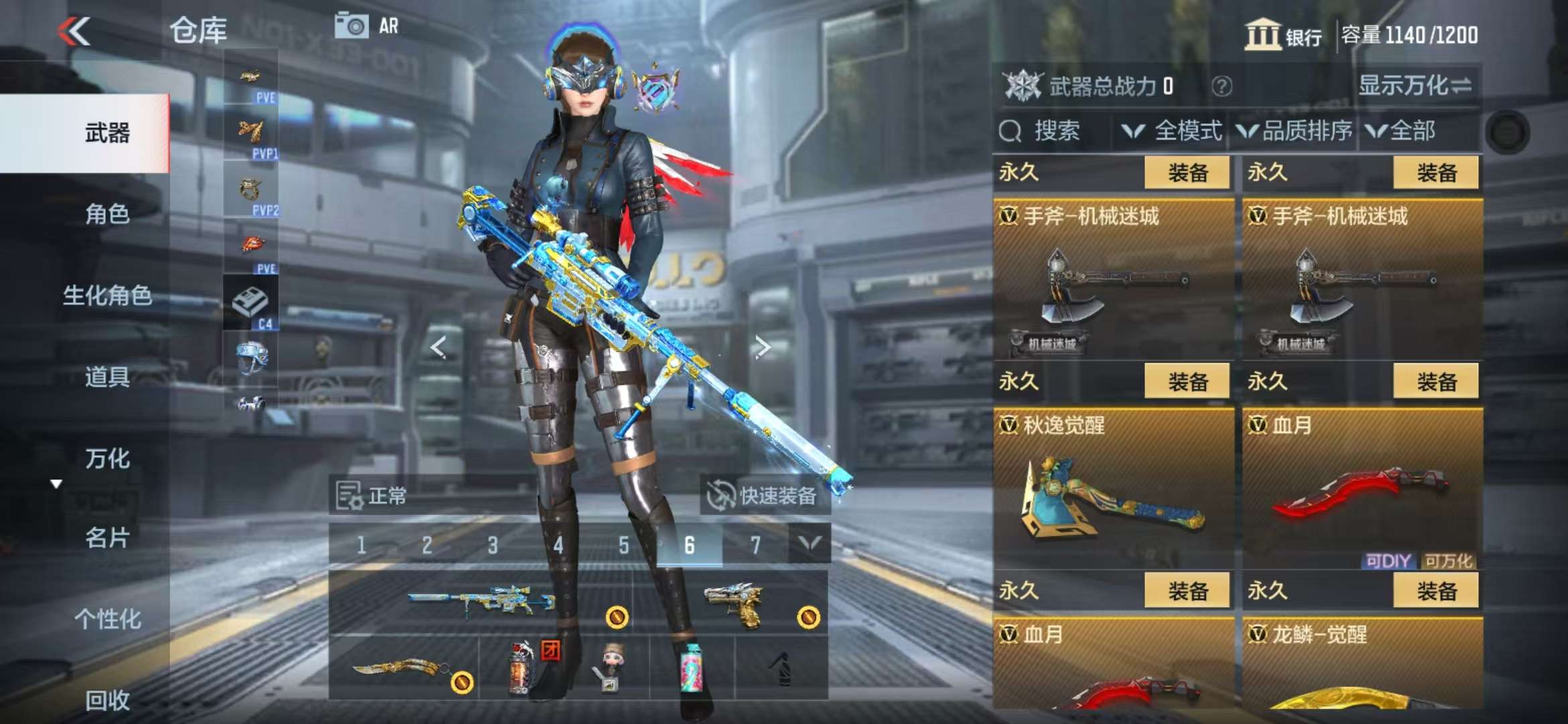This screenshot has height=724, width=1568.
Task: Go to the 个性化 personalization tab
Action: click(107, 619)
